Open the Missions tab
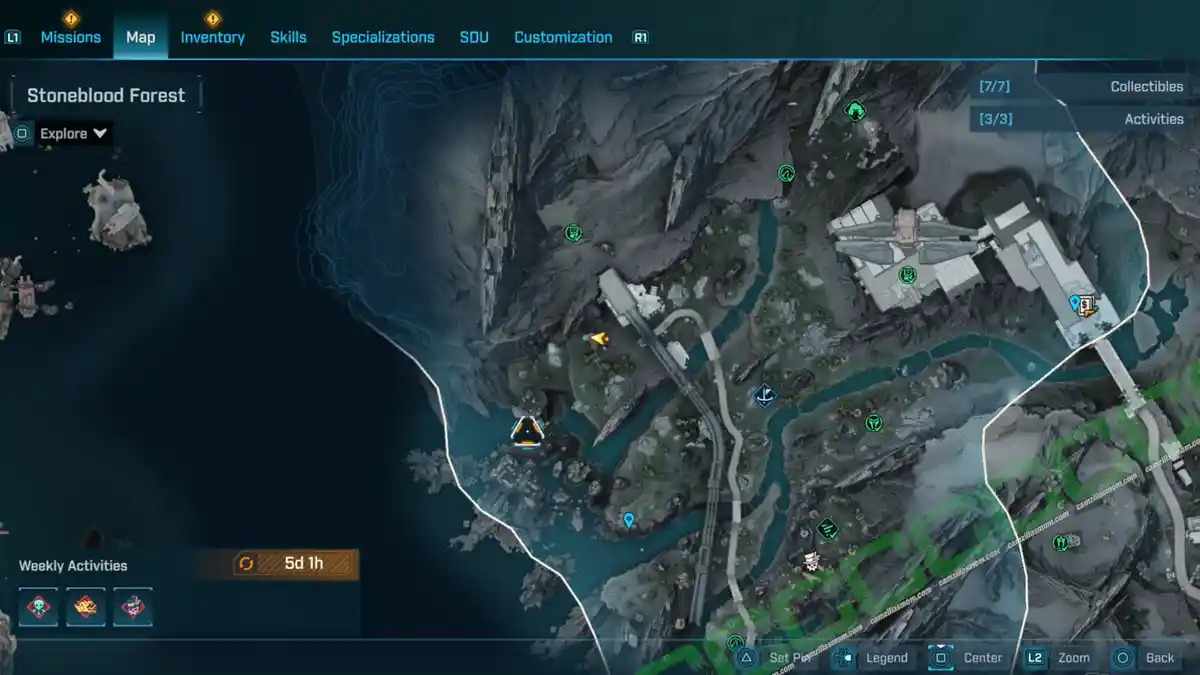 pyautogui.click(x=70, y=37)
